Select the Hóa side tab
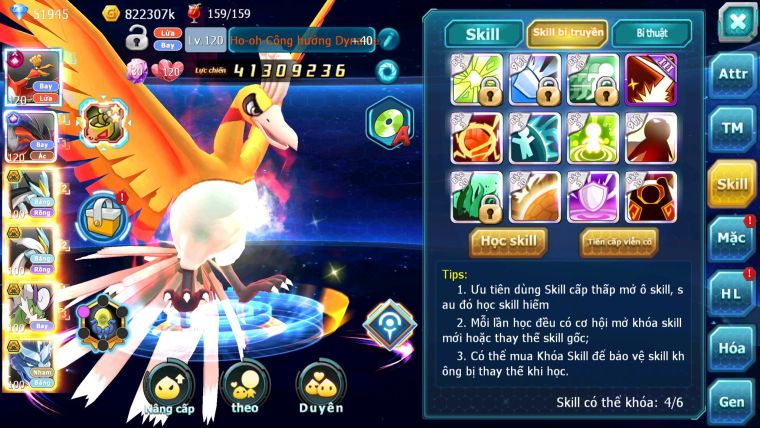This screenshot has width=760, height=428. click(732, 347)
